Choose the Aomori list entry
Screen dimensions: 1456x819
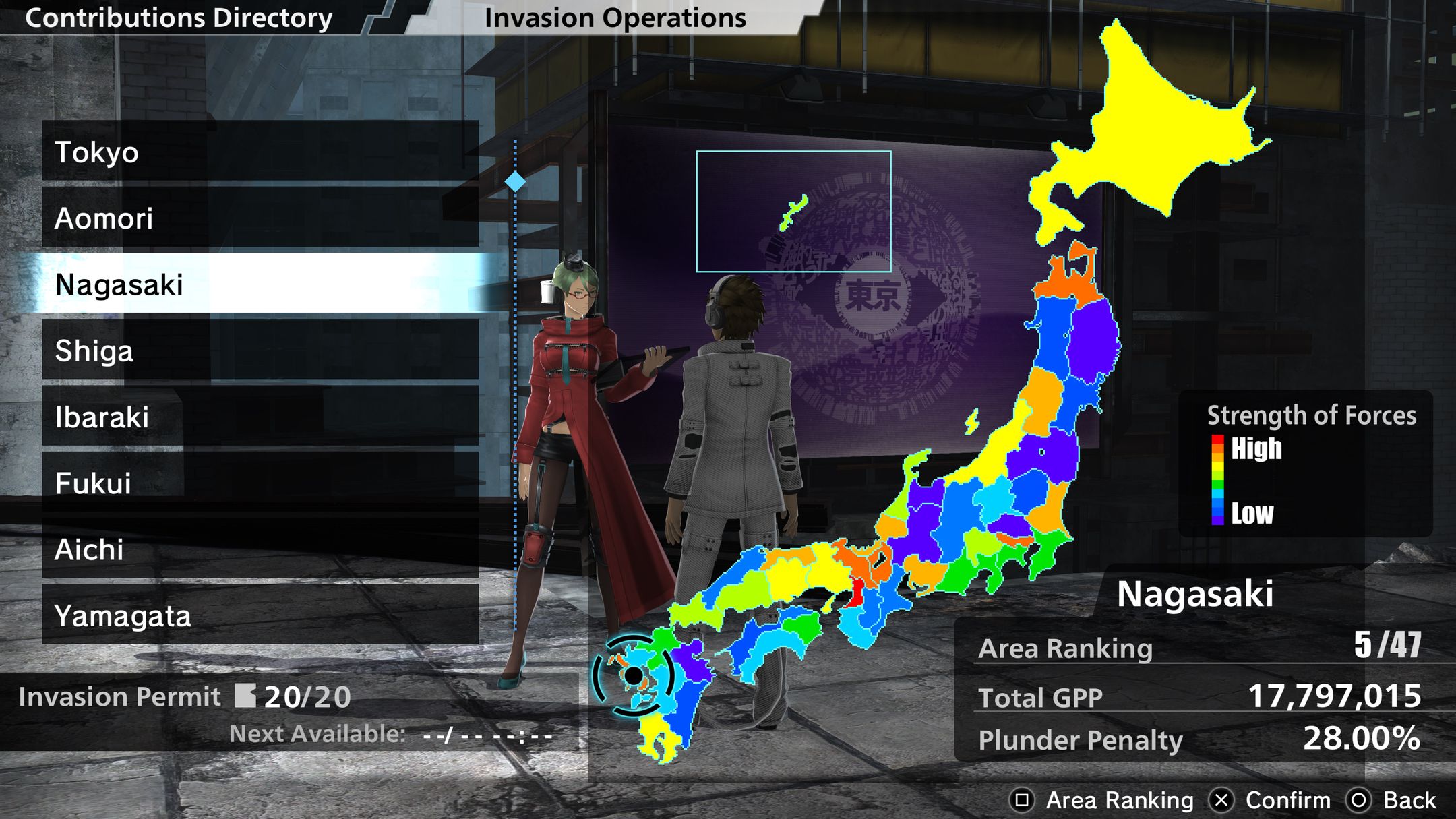pyautogui.click(x=260, y=218)
